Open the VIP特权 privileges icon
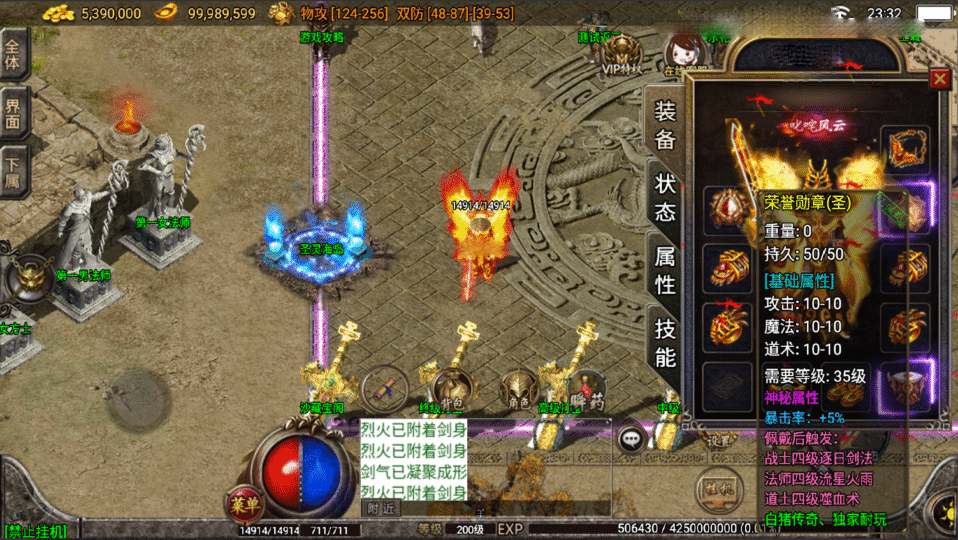Image resolution: width=958 pixels, height=540 pixels. [624, 55]
